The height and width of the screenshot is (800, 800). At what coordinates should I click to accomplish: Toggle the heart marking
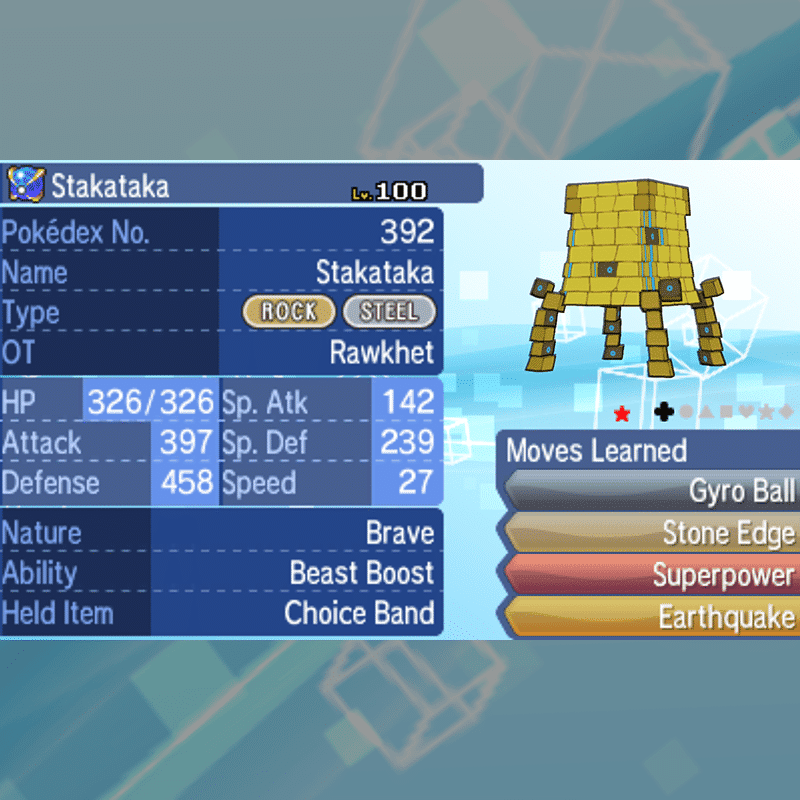click(746, 411)
